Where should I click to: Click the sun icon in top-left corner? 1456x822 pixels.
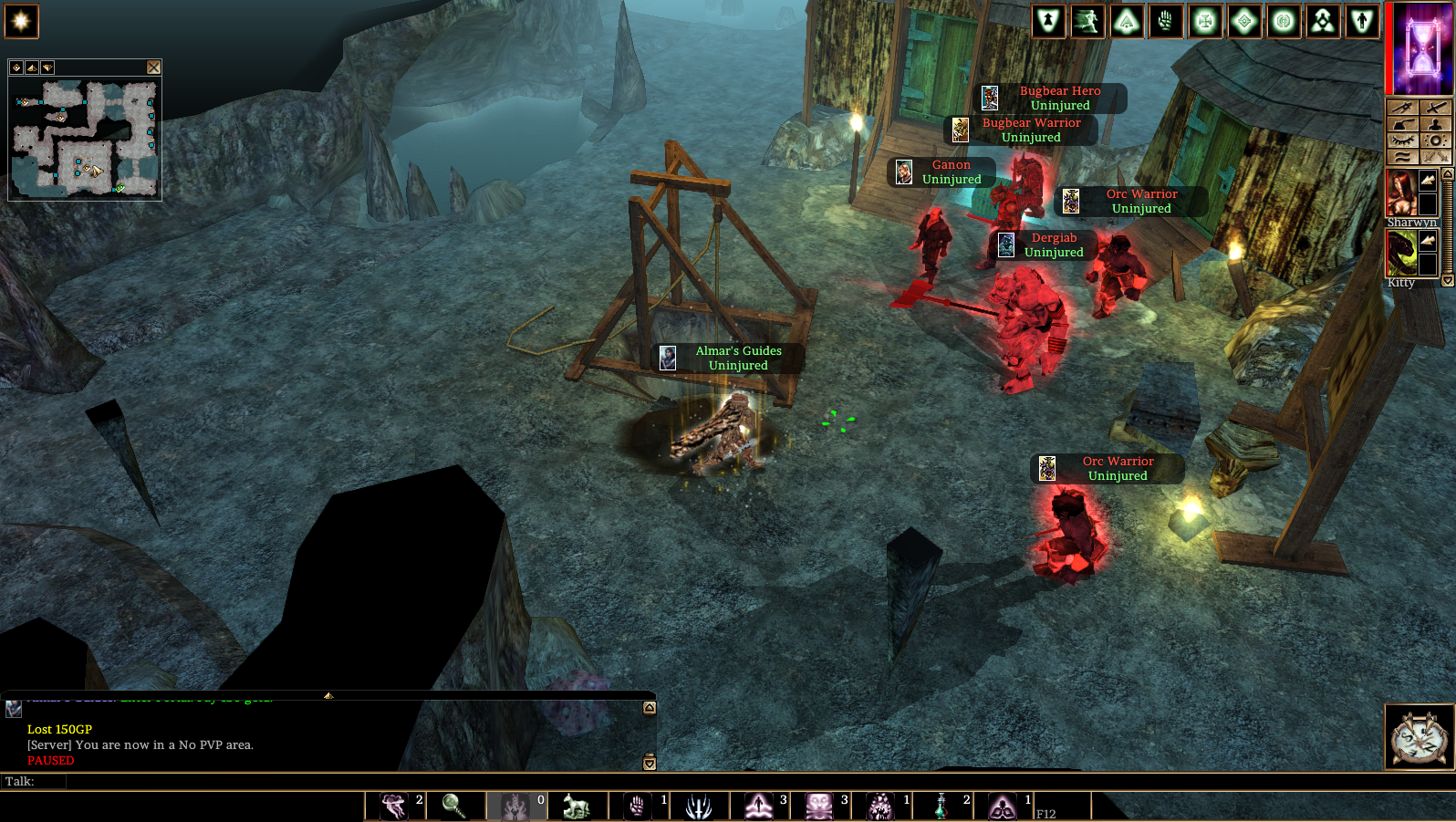pos(21,21)
